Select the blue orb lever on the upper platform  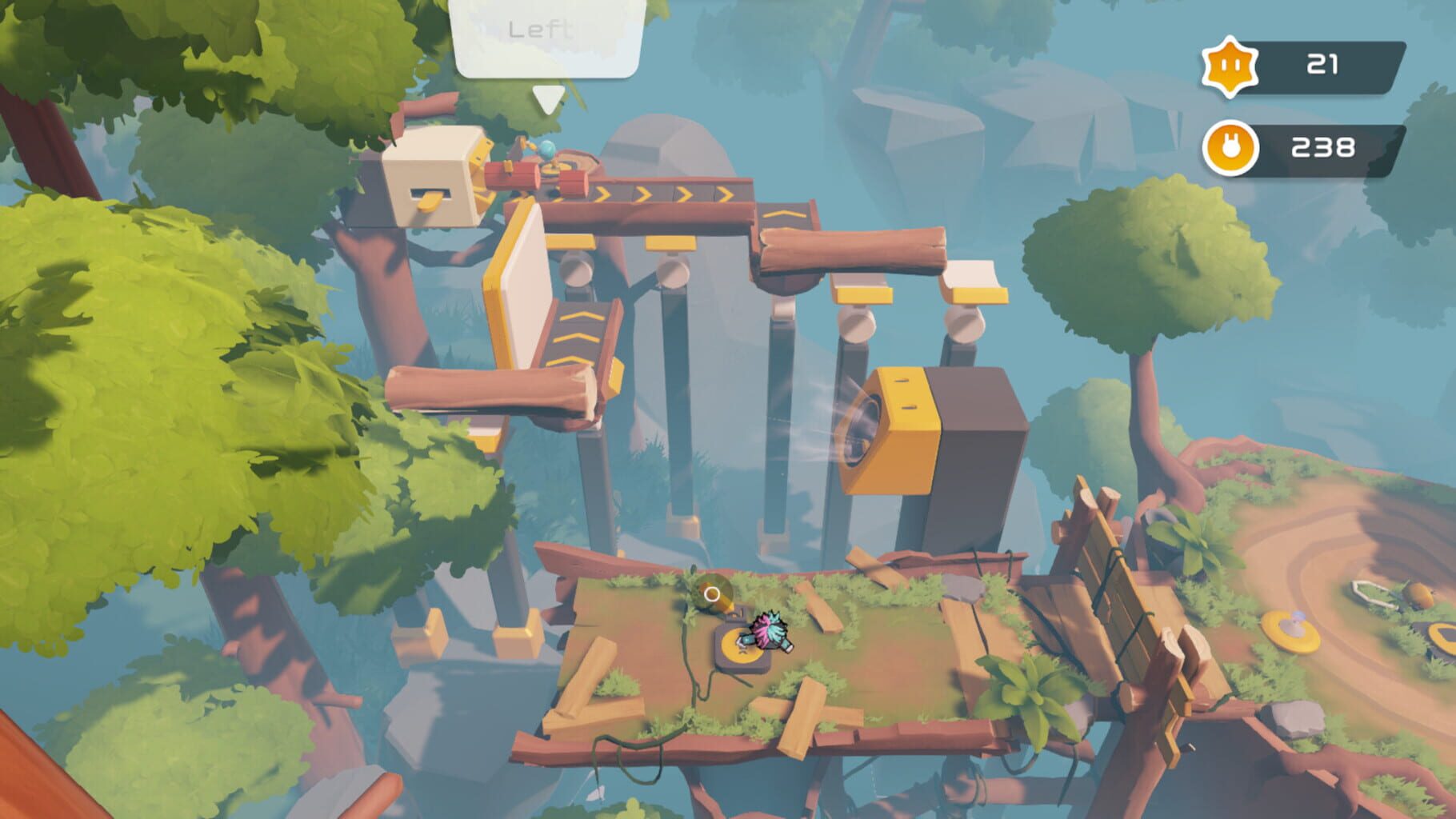click(x=546, y=152)
